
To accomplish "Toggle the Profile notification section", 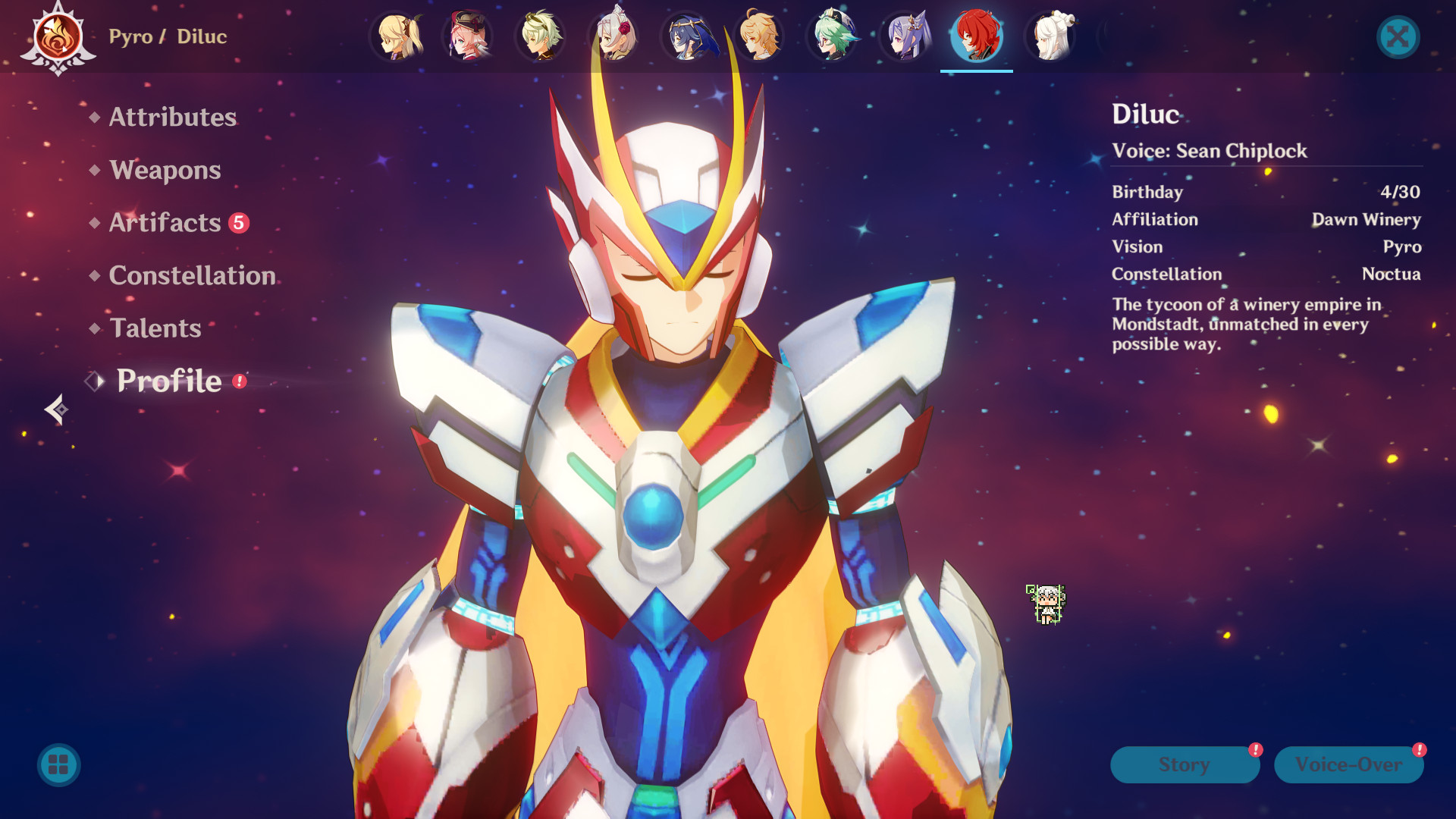I will (x=168, y=381).
